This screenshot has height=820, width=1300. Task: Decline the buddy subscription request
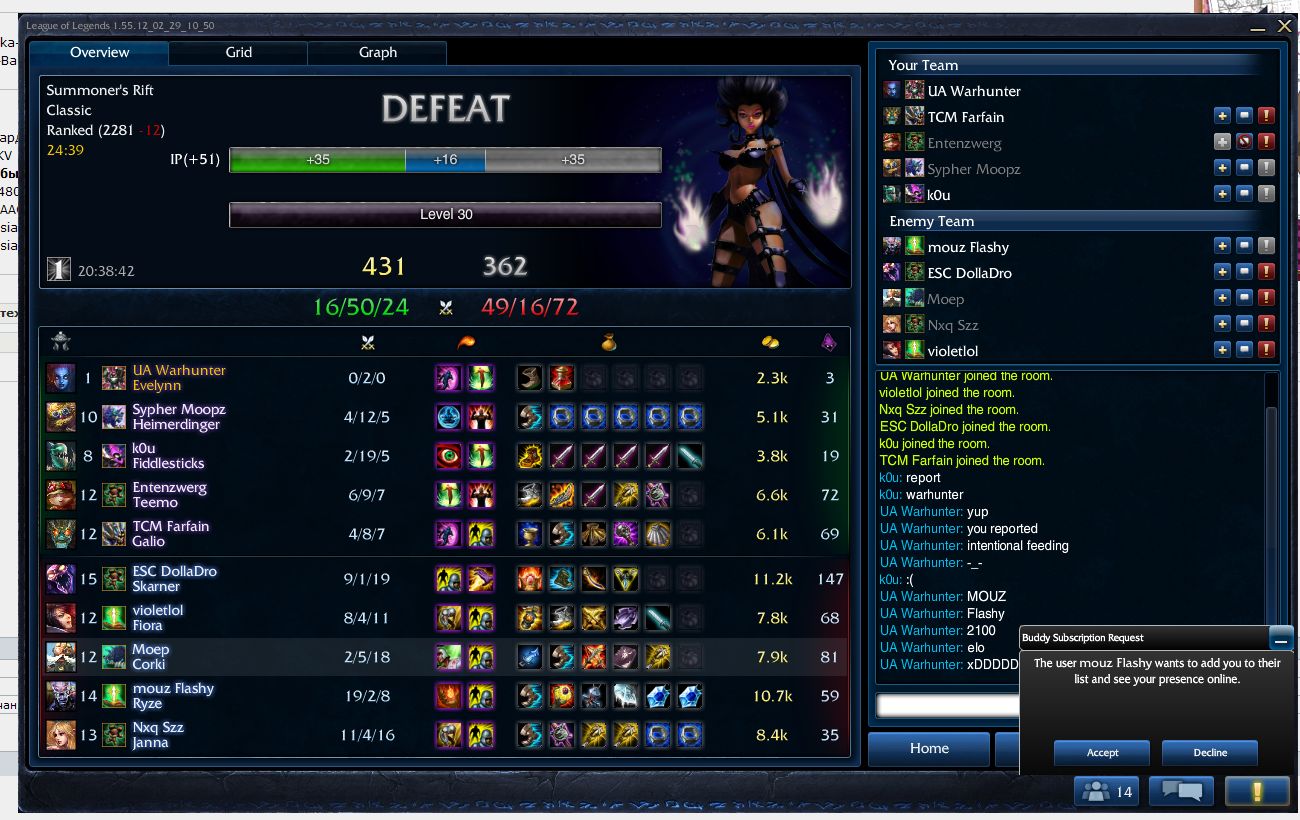point(1209,752)
